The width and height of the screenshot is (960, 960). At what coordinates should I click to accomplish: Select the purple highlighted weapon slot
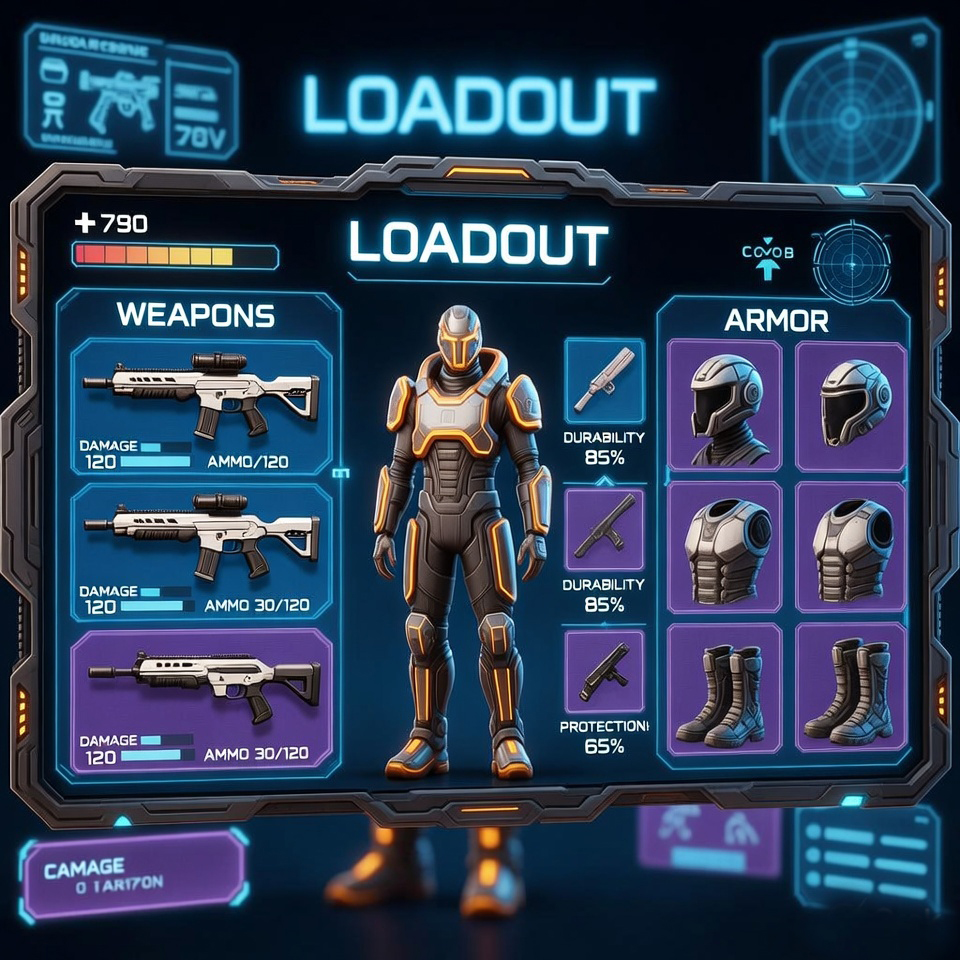coord(202,698)
